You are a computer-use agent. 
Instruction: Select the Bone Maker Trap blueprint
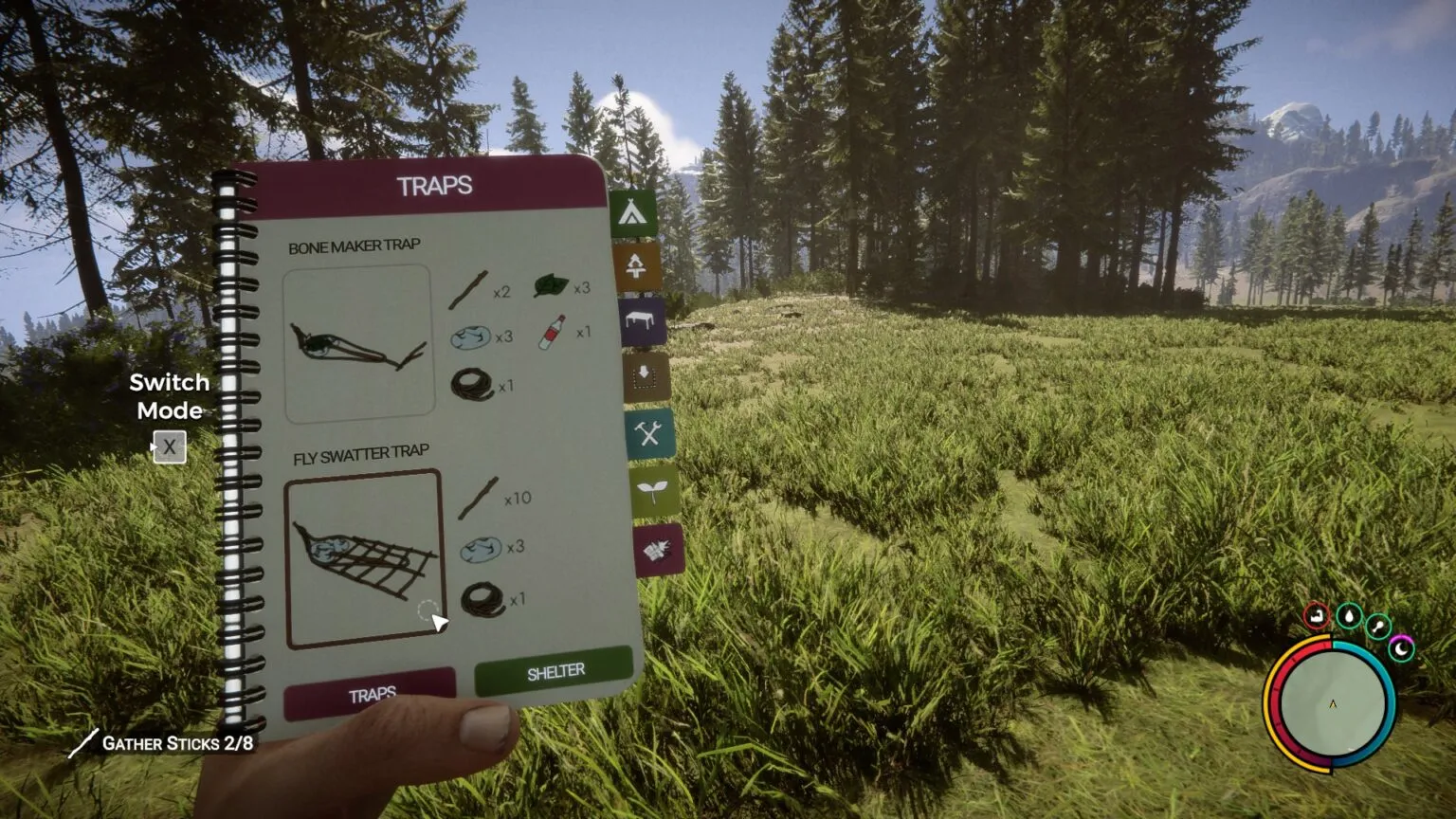click(358, 341)
